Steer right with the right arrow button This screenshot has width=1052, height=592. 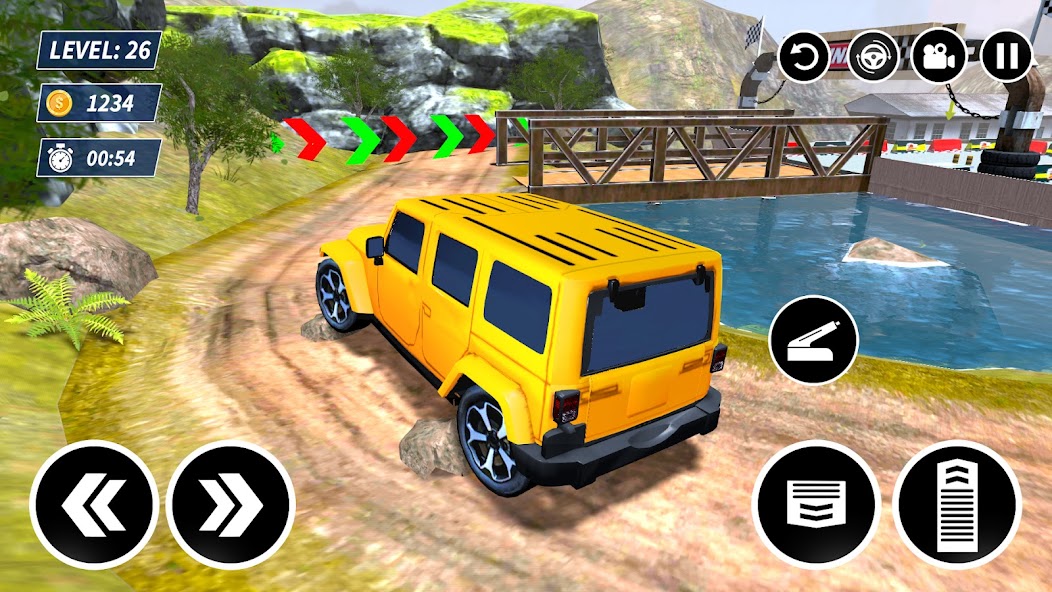click(231, 505)
